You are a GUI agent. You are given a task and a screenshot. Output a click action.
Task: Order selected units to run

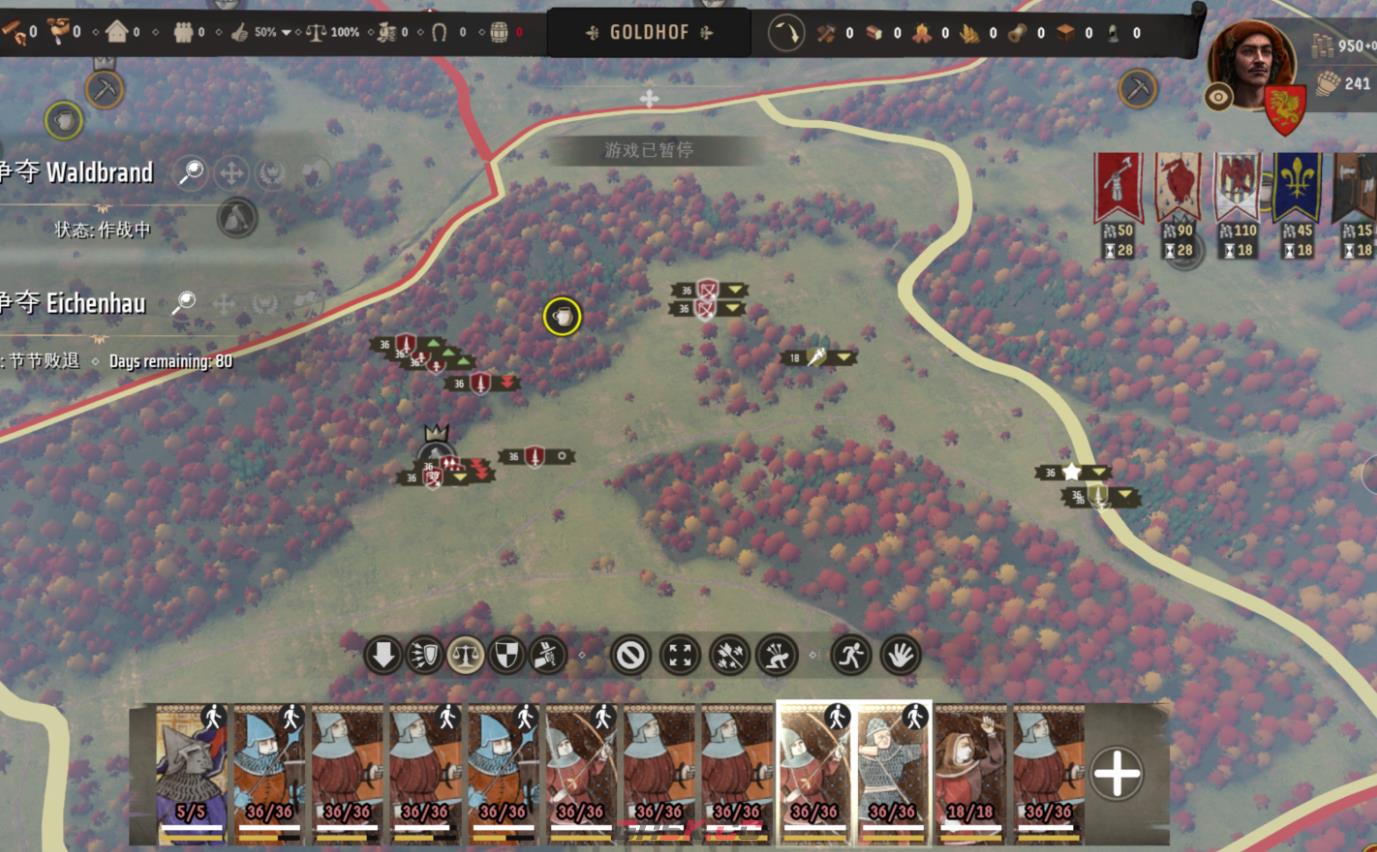tap(851, 656)
